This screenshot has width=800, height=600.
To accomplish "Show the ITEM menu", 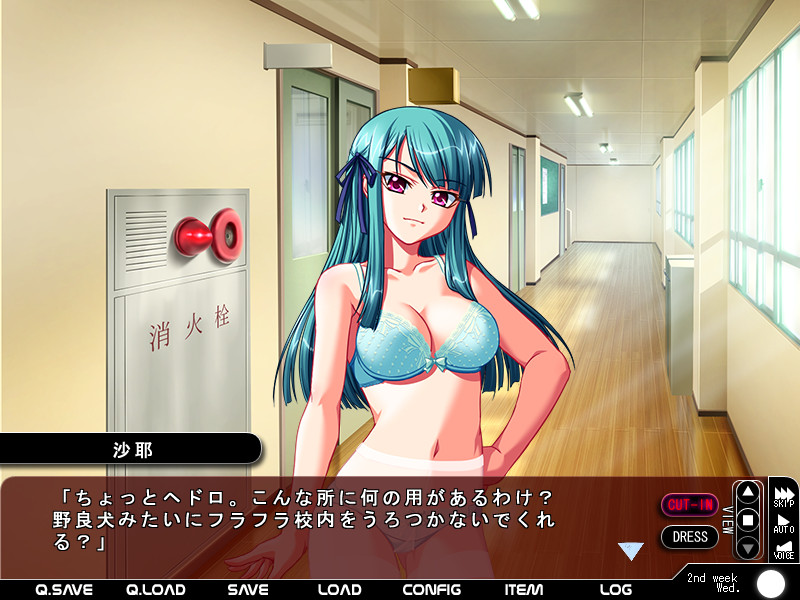I will (x=525, y=589).
